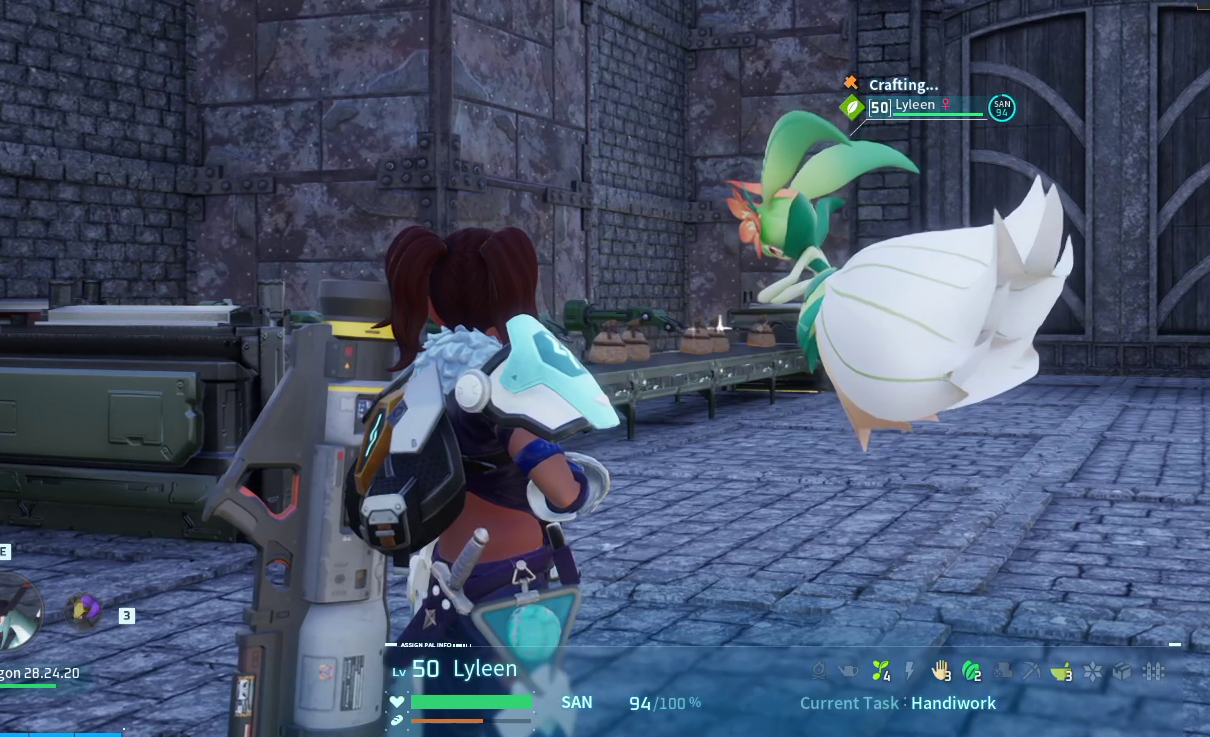Click the Cooling snowflake icon

point(1092,671)
